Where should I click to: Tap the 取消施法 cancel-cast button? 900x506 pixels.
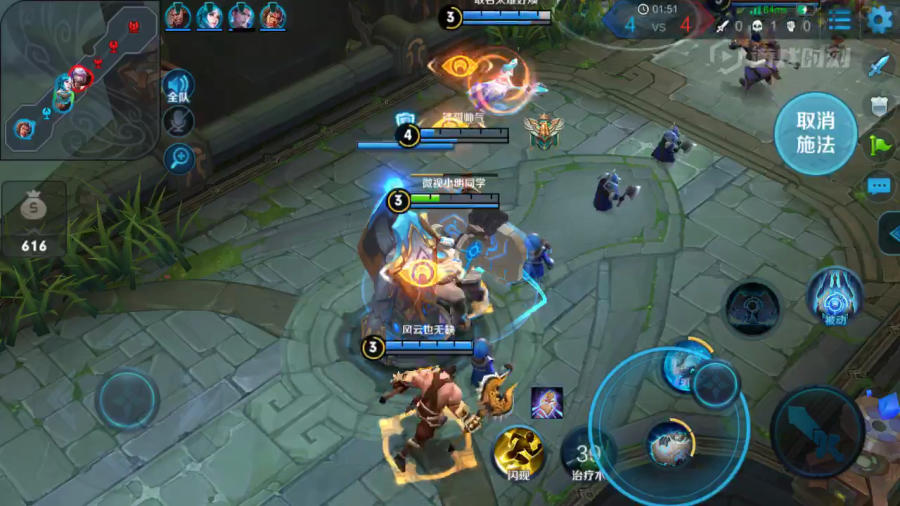[815, 132]
